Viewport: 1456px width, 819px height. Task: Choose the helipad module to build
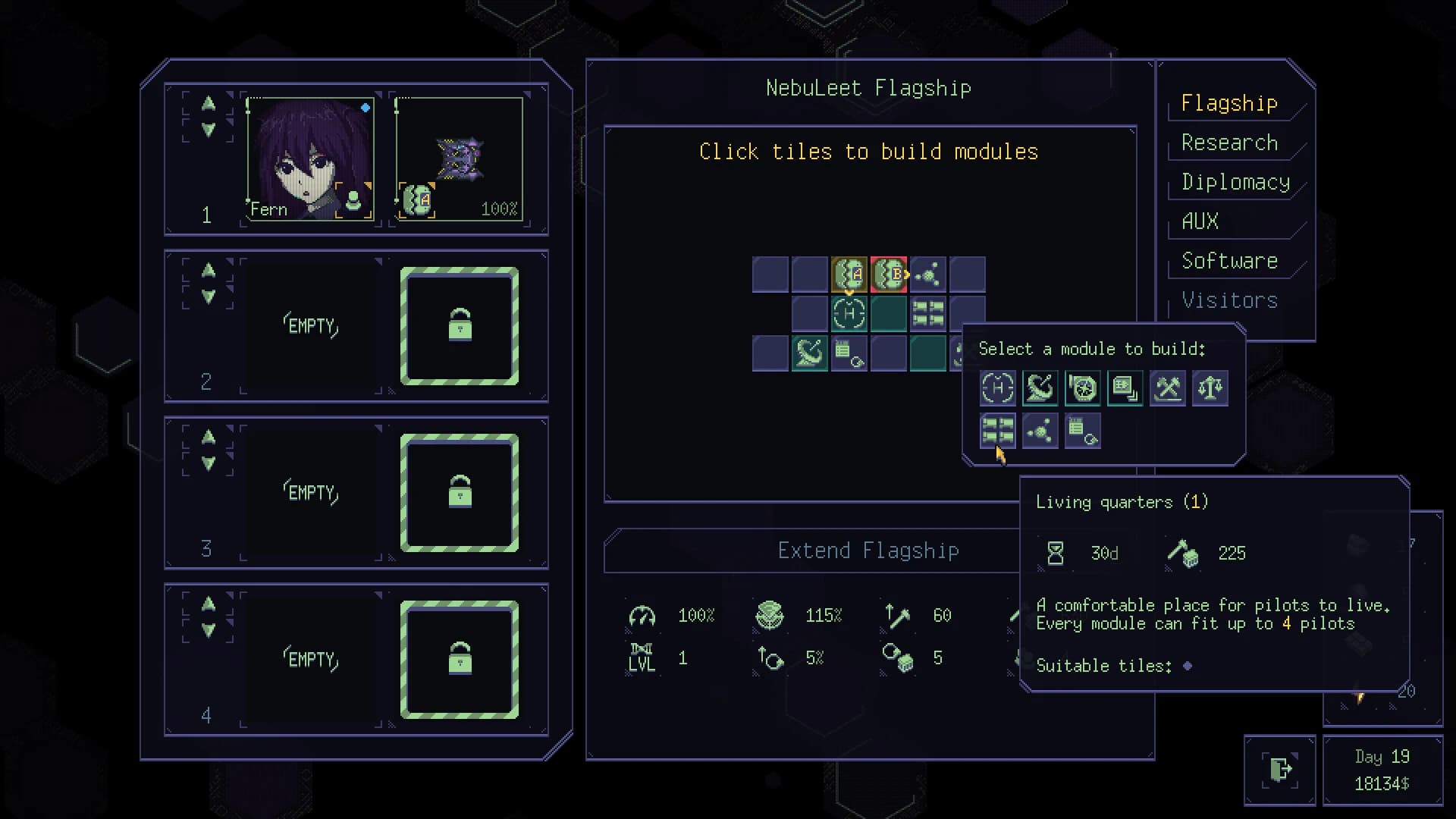click(998, 388)
